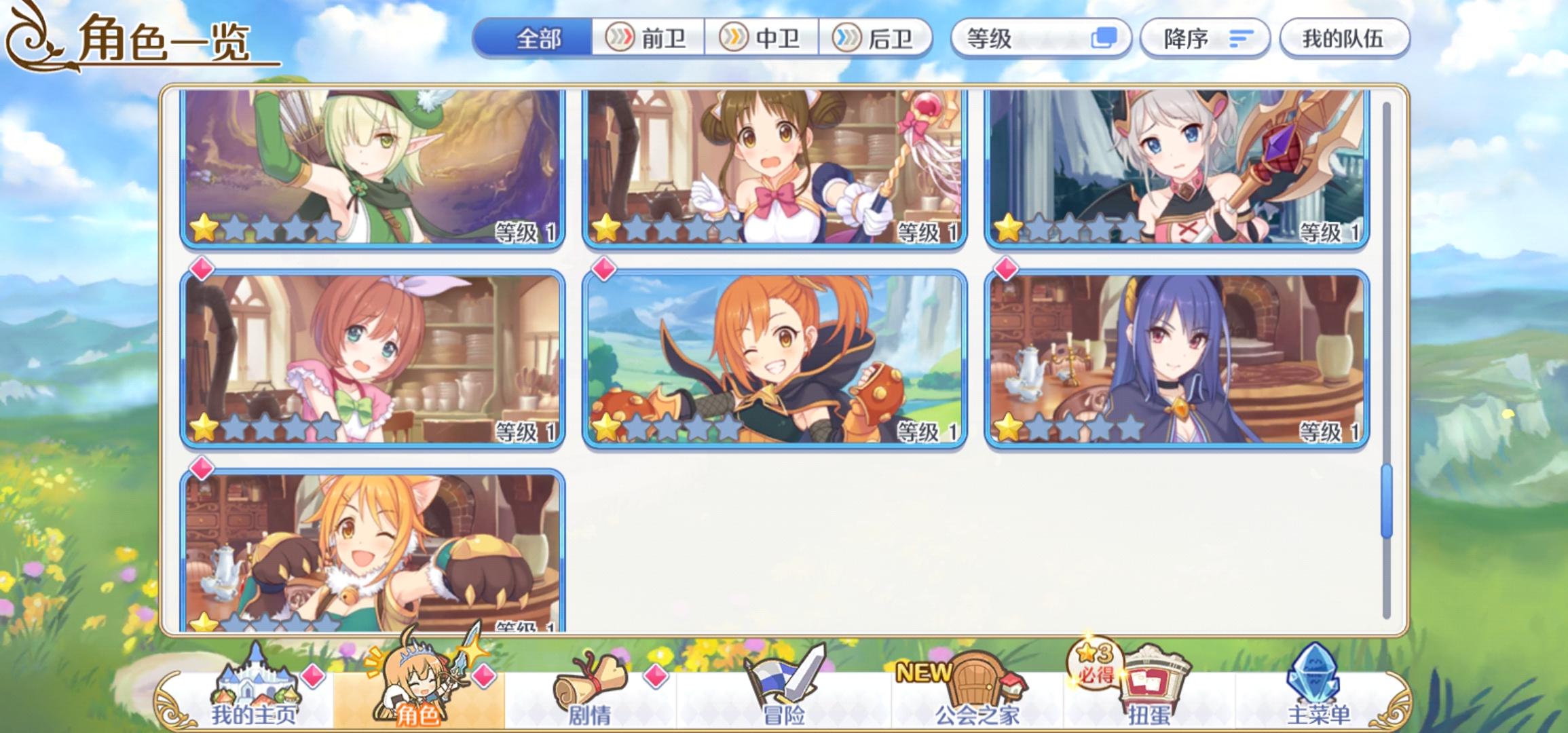Switch to the 前卫 vanguard filter
Screen dimensions: 1568x733
tap(648, 39)
